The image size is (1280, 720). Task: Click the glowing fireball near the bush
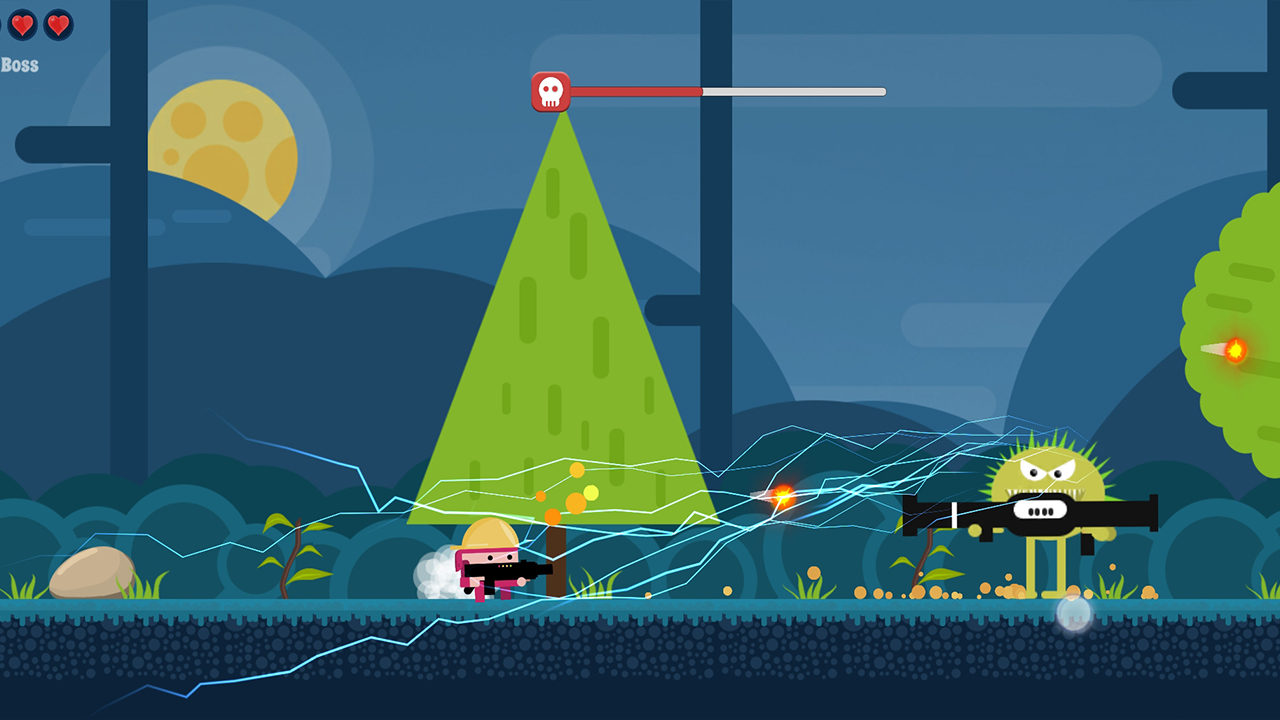pos(1234,351)
